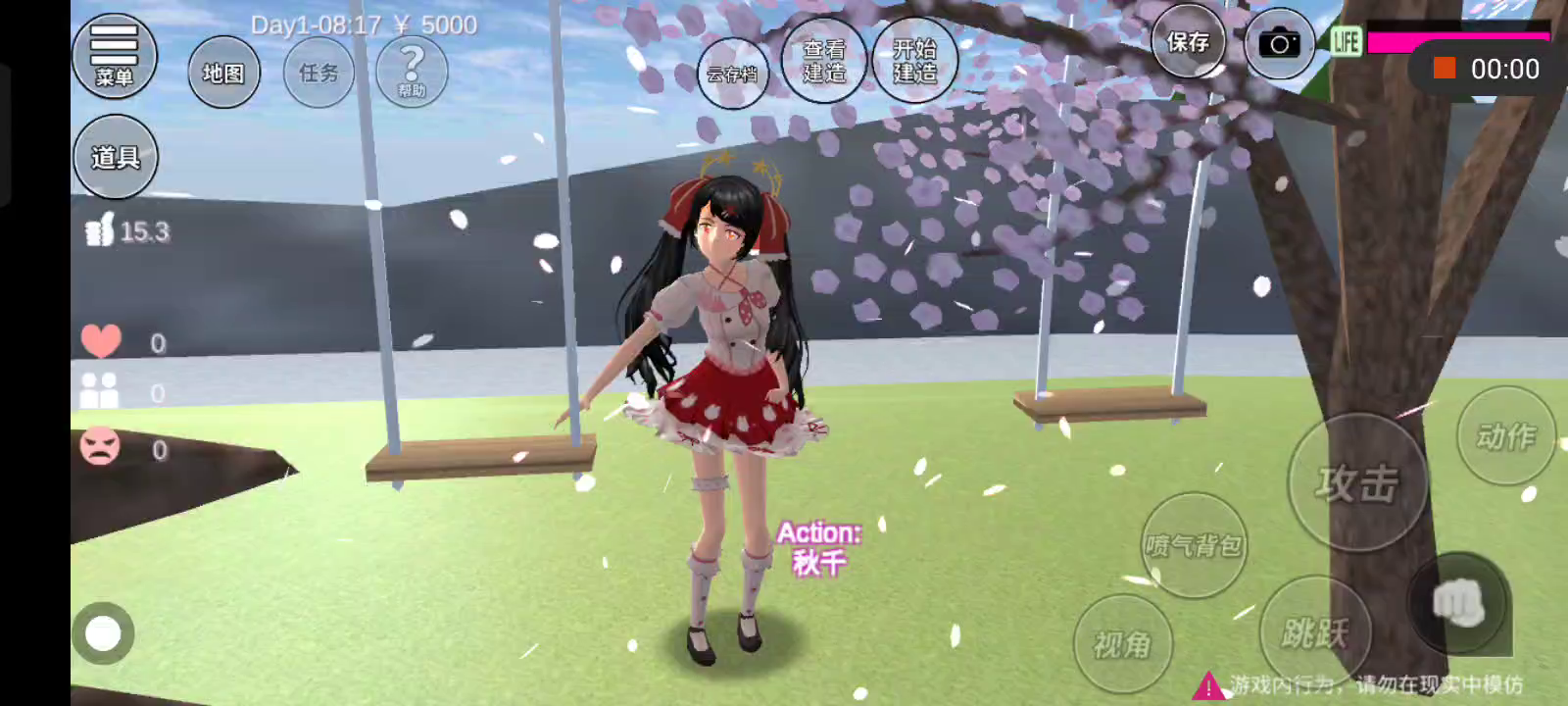
Task: Activate the 喷气背包 jetpack
Action: 1194,545
